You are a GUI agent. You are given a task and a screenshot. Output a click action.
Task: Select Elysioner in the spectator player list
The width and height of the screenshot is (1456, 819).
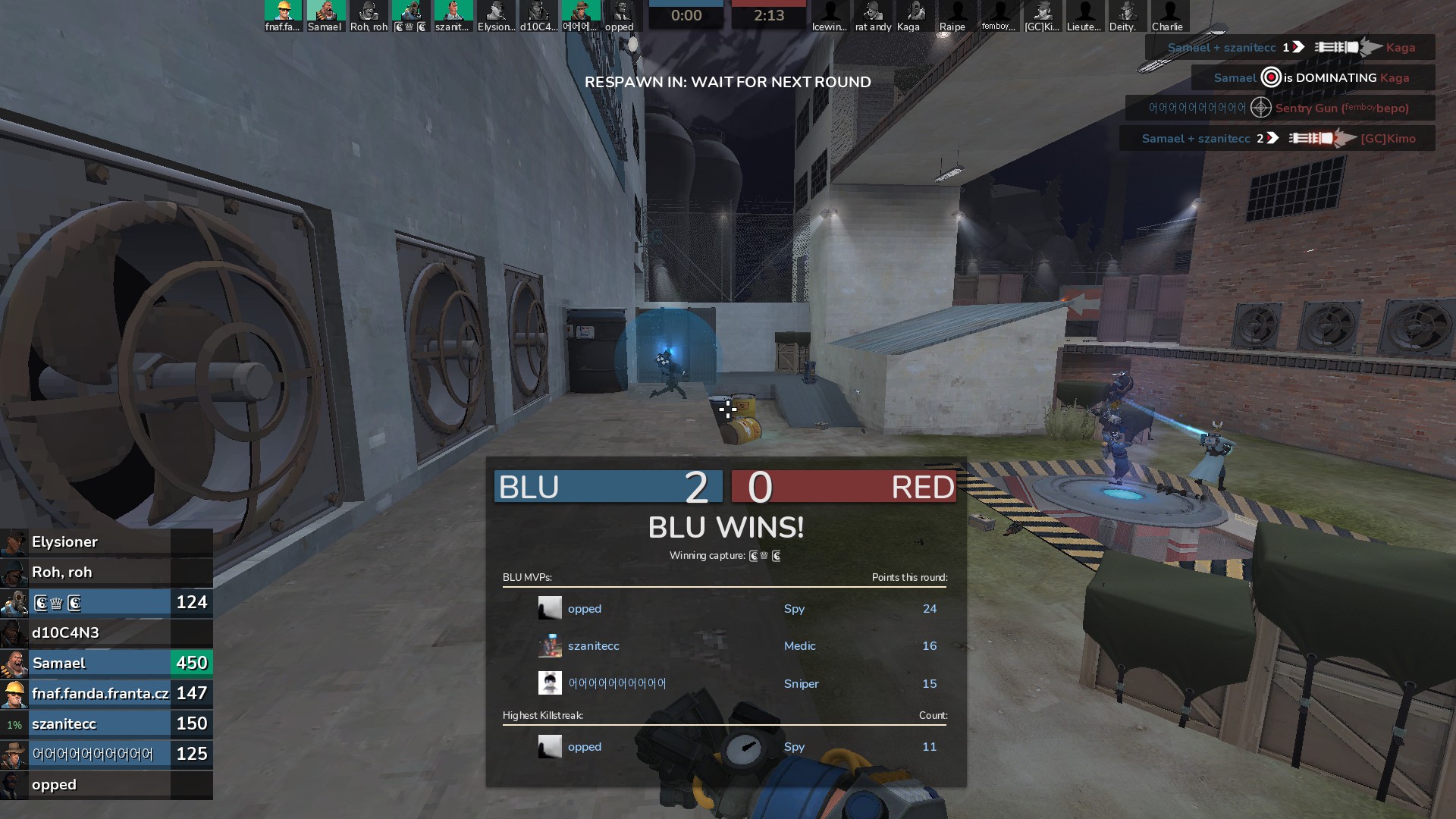tap(106, 542)
